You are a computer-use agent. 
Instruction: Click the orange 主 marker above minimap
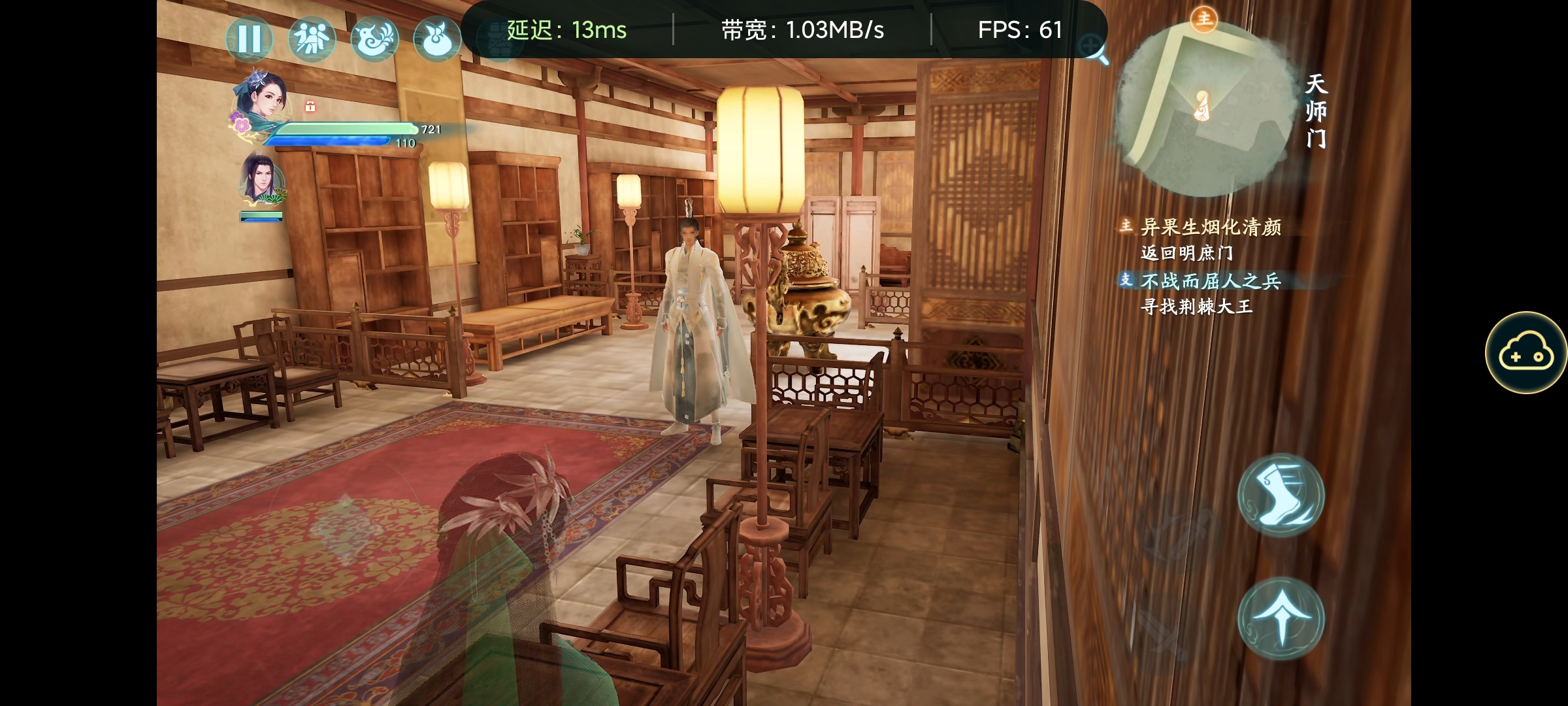(1203, 18)
